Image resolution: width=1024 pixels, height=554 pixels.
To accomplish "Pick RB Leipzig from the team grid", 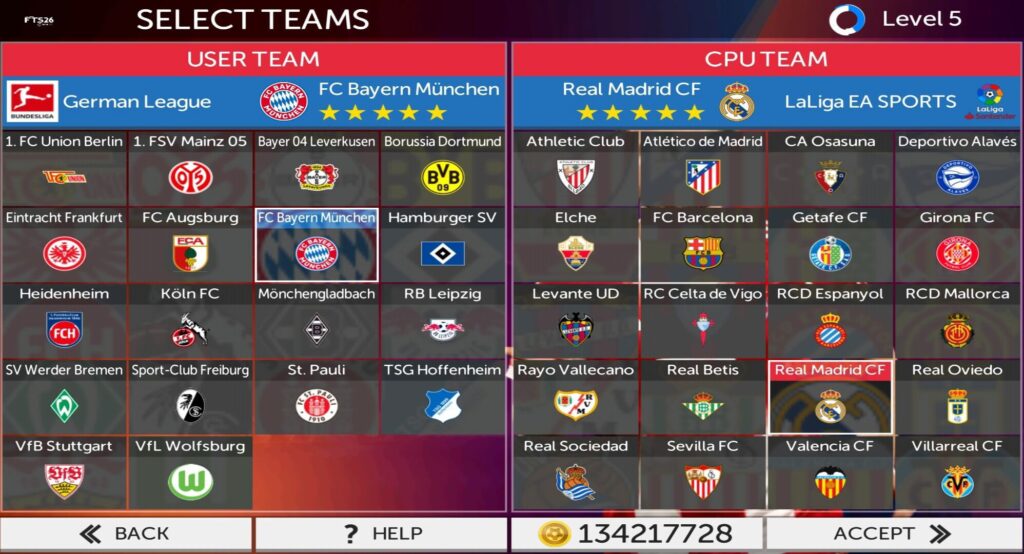I will 442,320.
